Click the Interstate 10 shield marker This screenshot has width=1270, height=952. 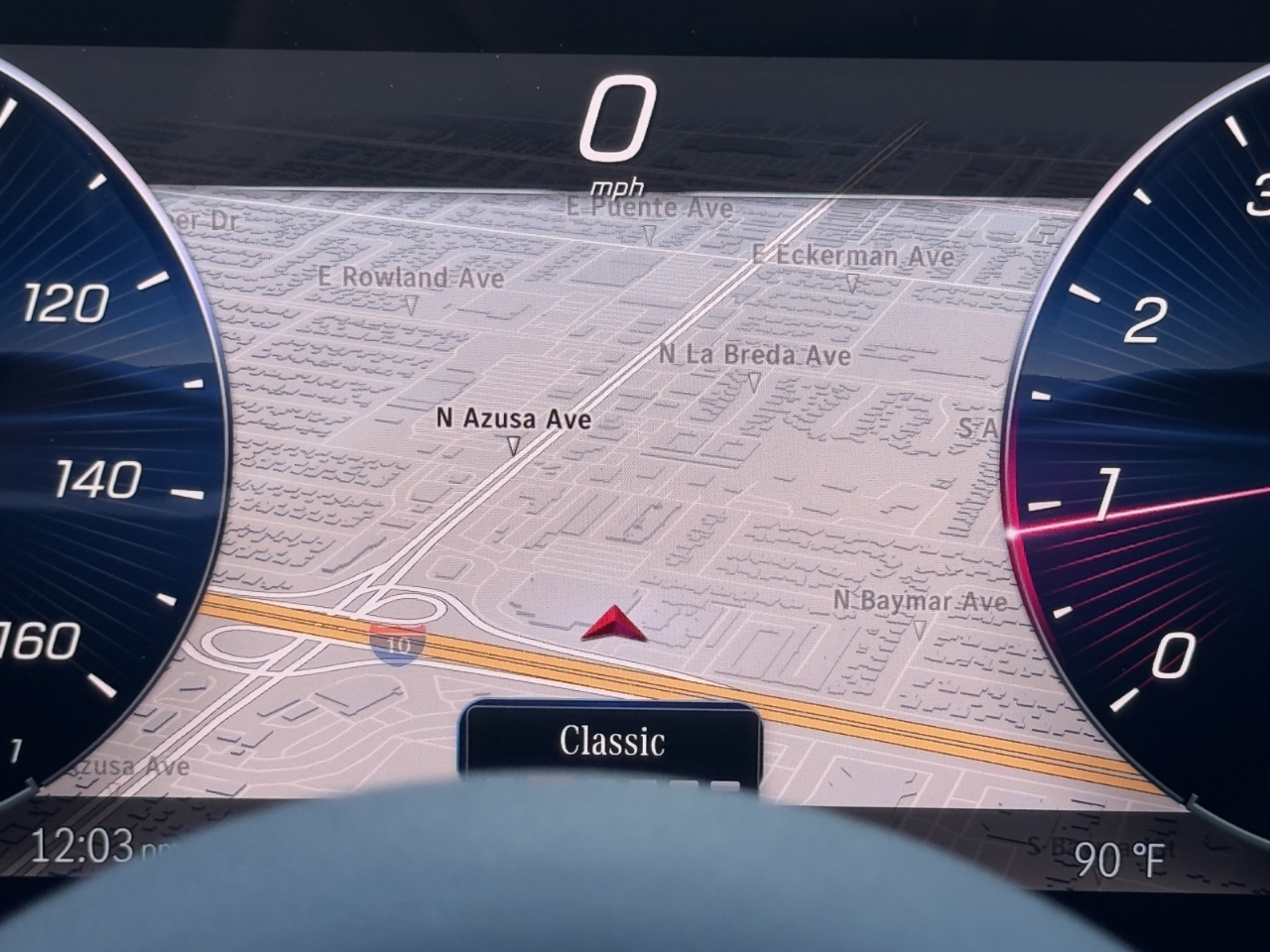coord(398,644)
